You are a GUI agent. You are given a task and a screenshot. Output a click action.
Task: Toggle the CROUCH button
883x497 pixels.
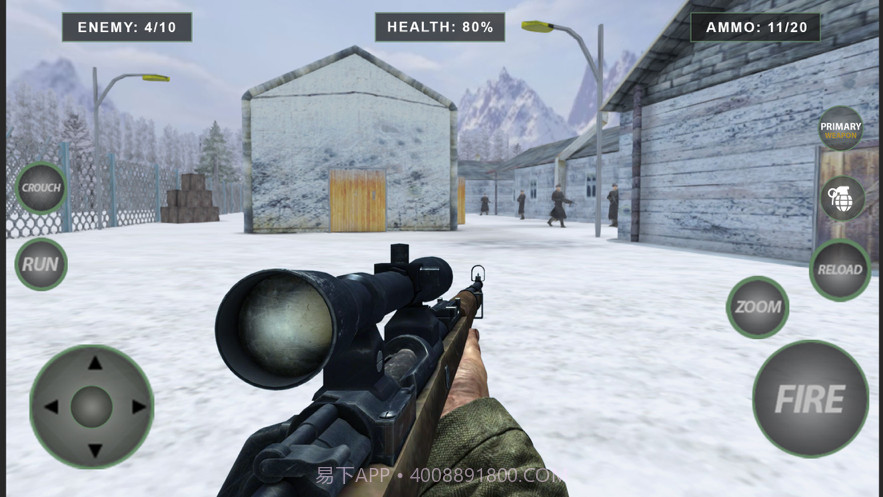41,188
